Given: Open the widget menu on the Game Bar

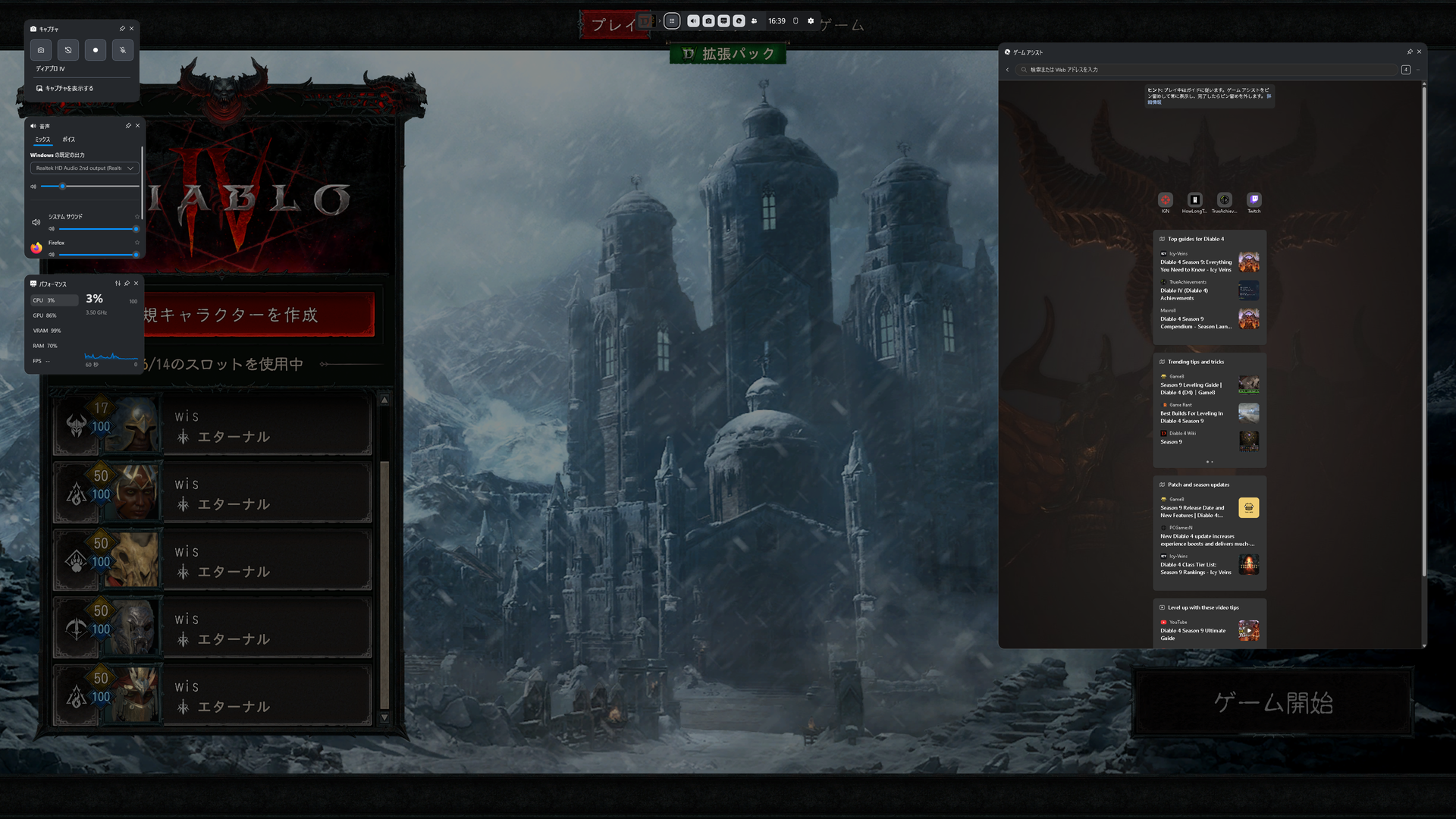Looking at the screenshot, I should pos(672,21).
